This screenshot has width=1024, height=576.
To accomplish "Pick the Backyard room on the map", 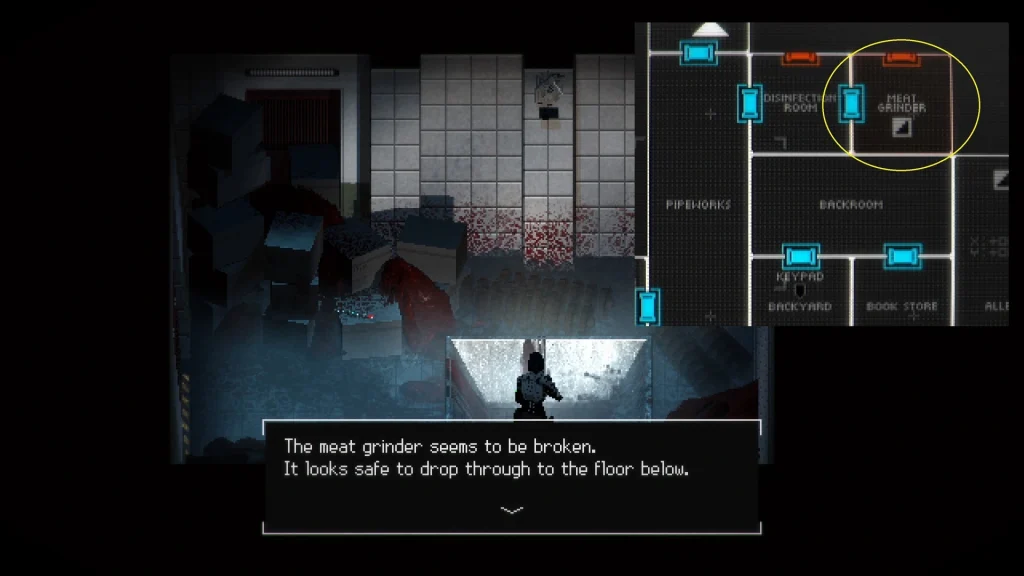I will [799, 306].
